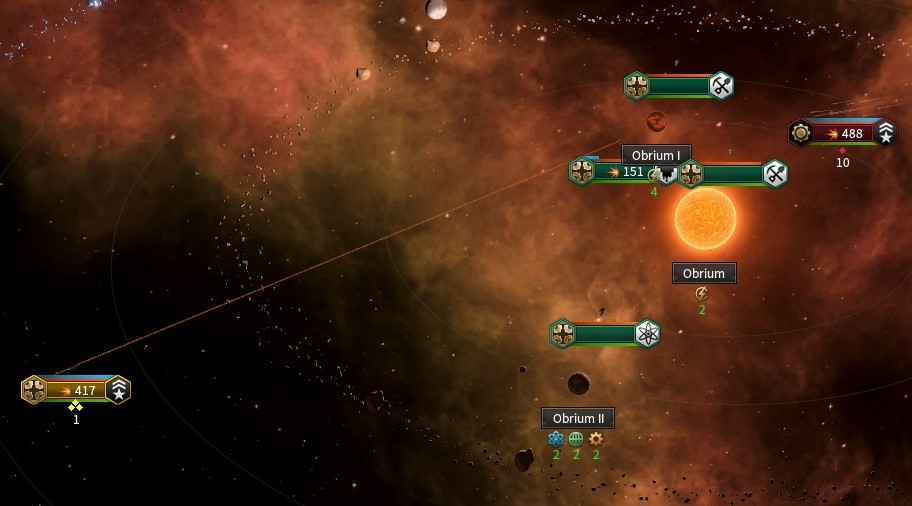
Task: Open the Obrium II planet label
Action: coord(578,418)
